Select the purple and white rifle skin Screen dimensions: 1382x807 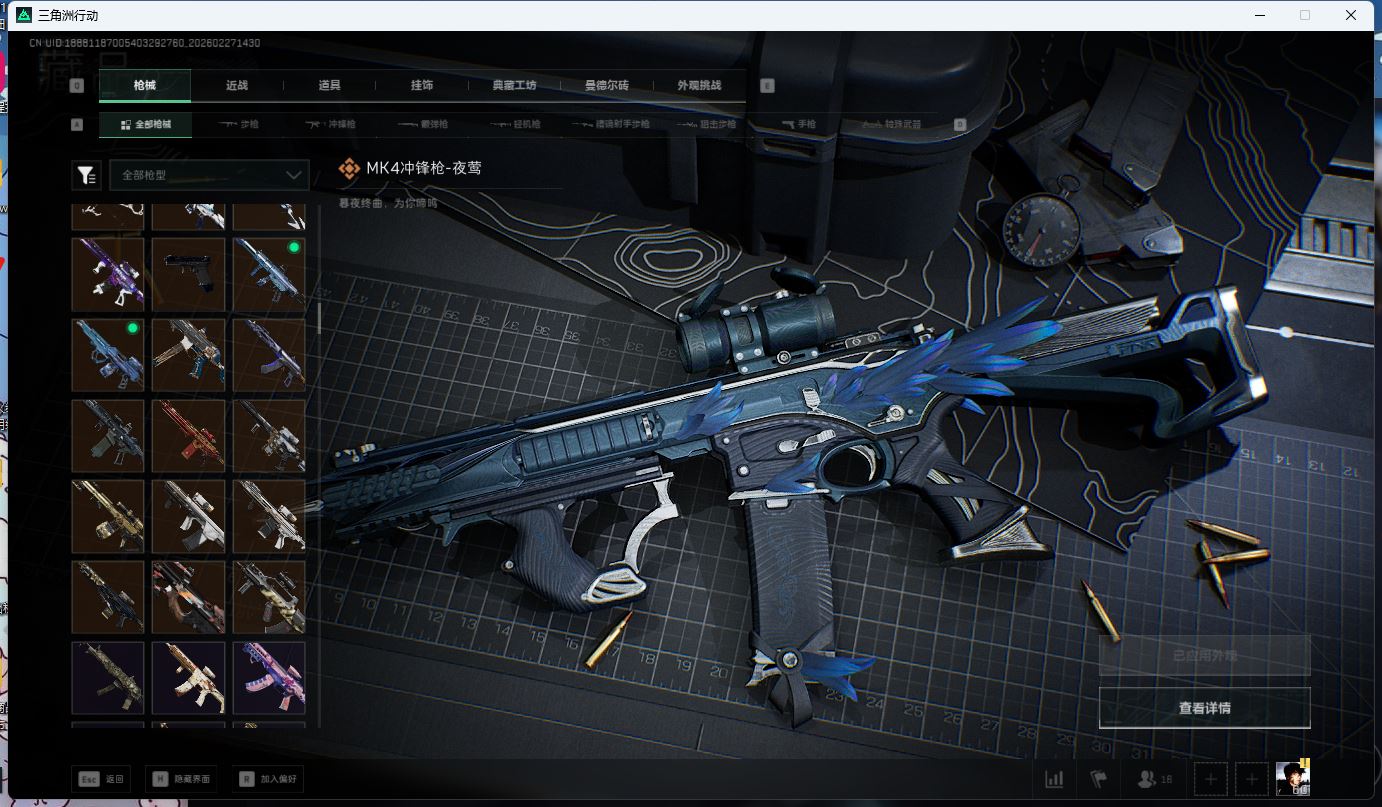pos(108,273)
